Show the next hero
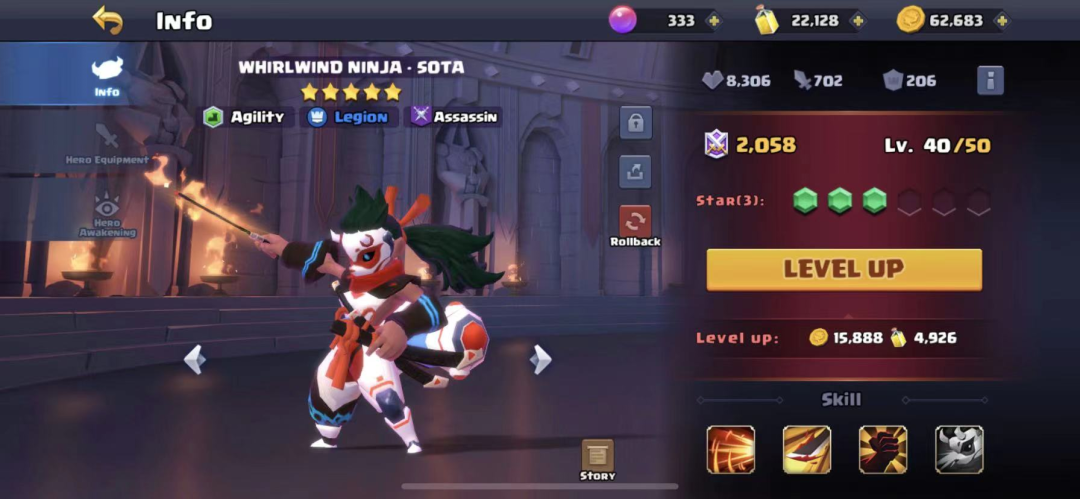The height and width of the screenshot is (499, 1080). pyautogui.click(x=541, y=359)
